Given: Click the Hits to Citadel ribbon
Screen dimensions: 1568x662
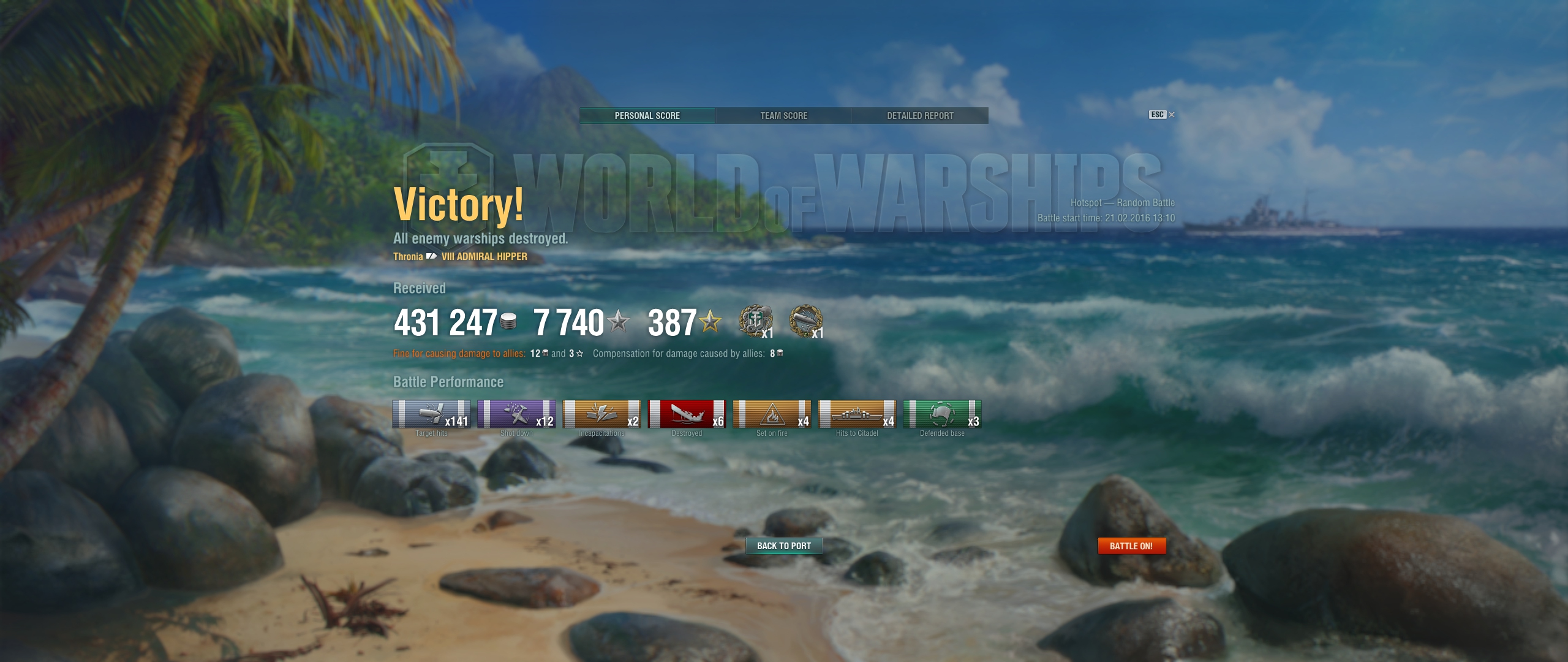Looking at the screenshot, I should [x=857, y=414].
